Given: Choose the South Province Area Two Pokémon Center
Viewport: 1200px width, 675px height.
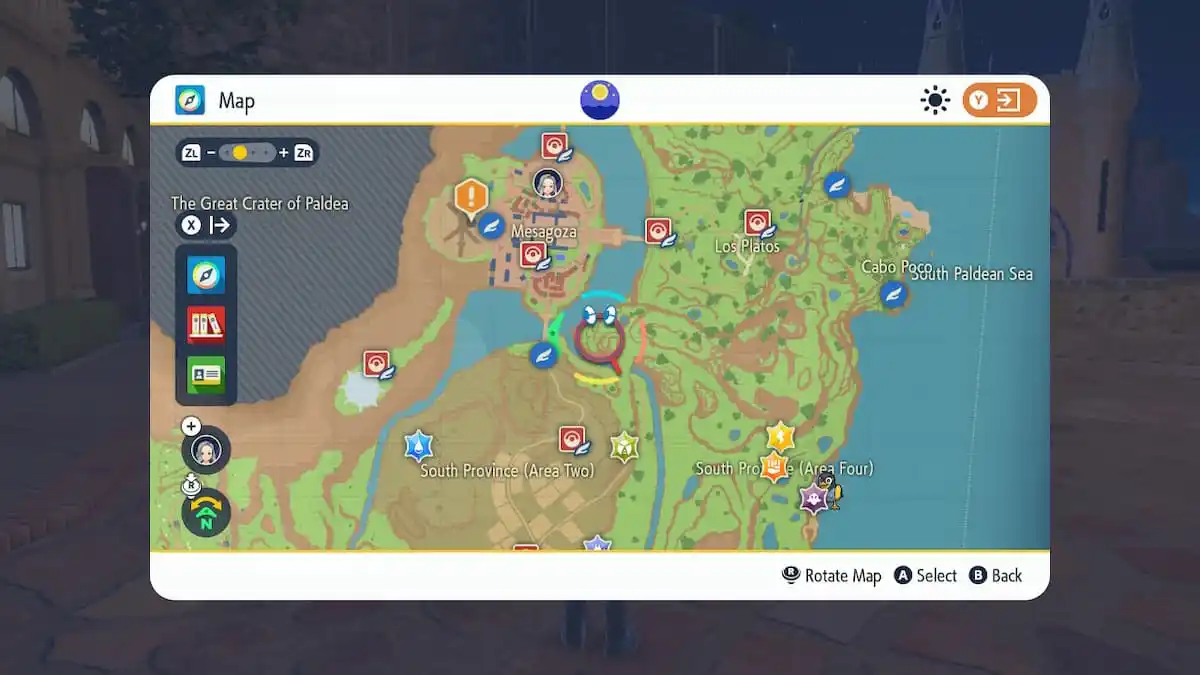Looking at the screenshot, I should (572, 439).
